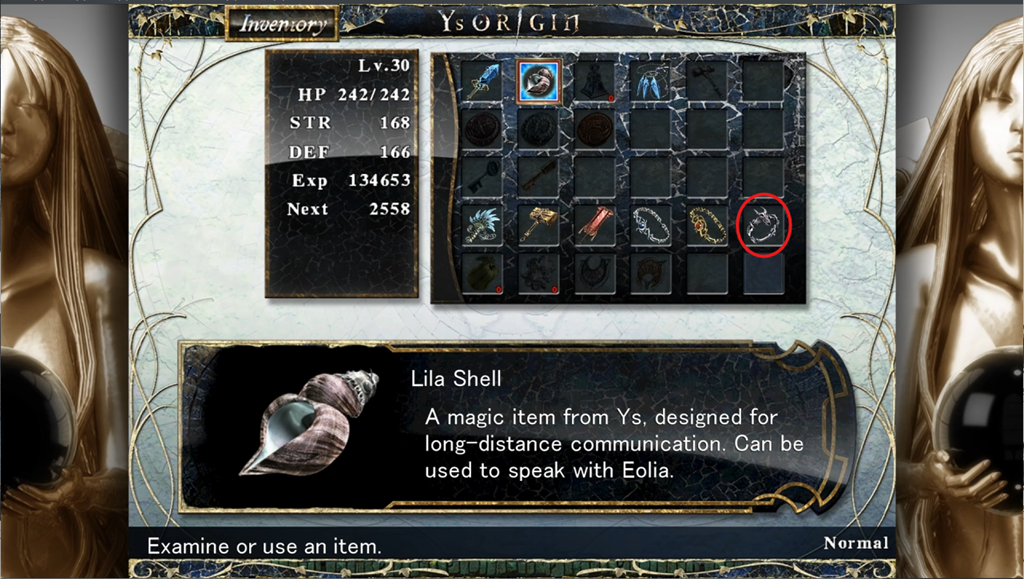Choose the gold bracelet with red gem
The height and width of the screenshot is (579, 1024).
[708, 226]
